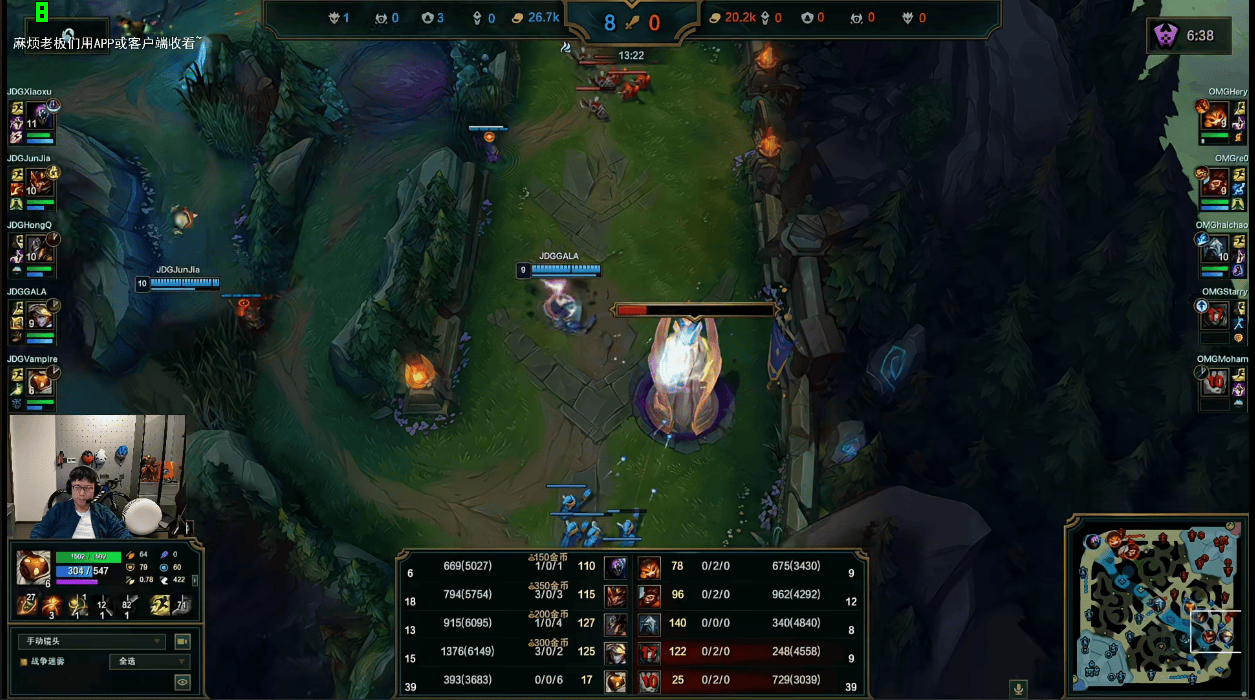The image size is (1255, 700).
Task: Expand the champion stats panel arrow
Action: [195, 580]
